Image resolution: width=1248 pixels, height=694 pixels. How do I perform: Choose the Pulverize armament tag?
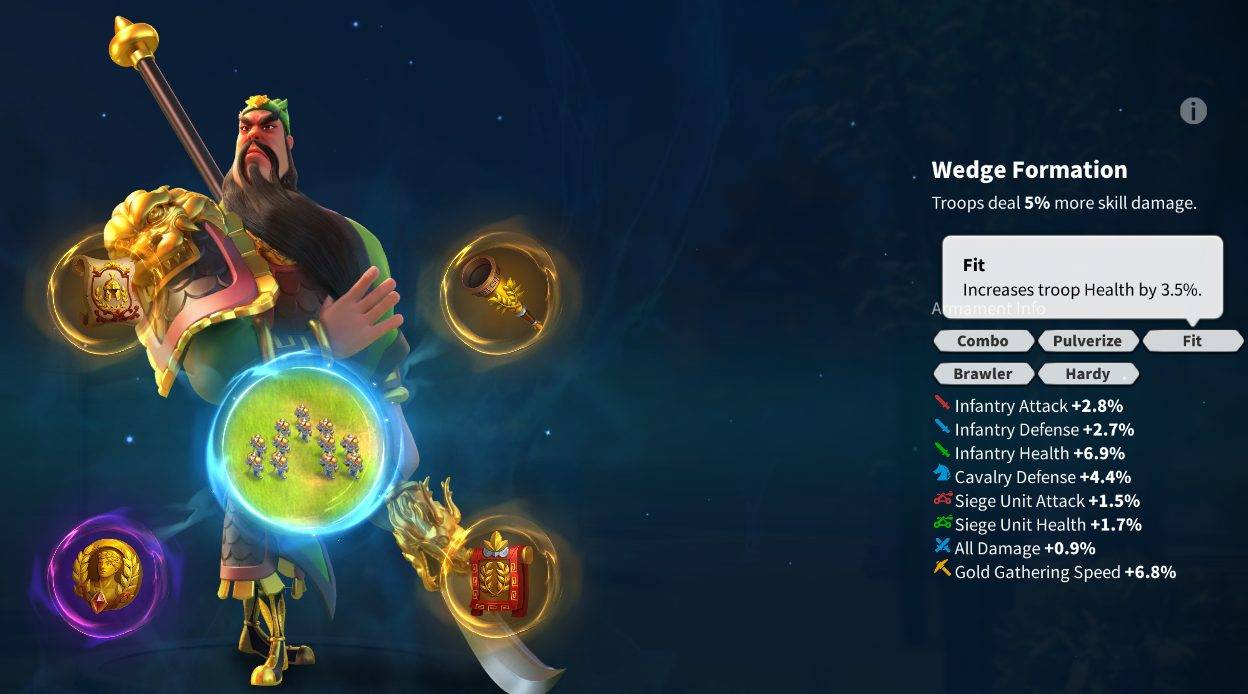(x=1087, y=341)
